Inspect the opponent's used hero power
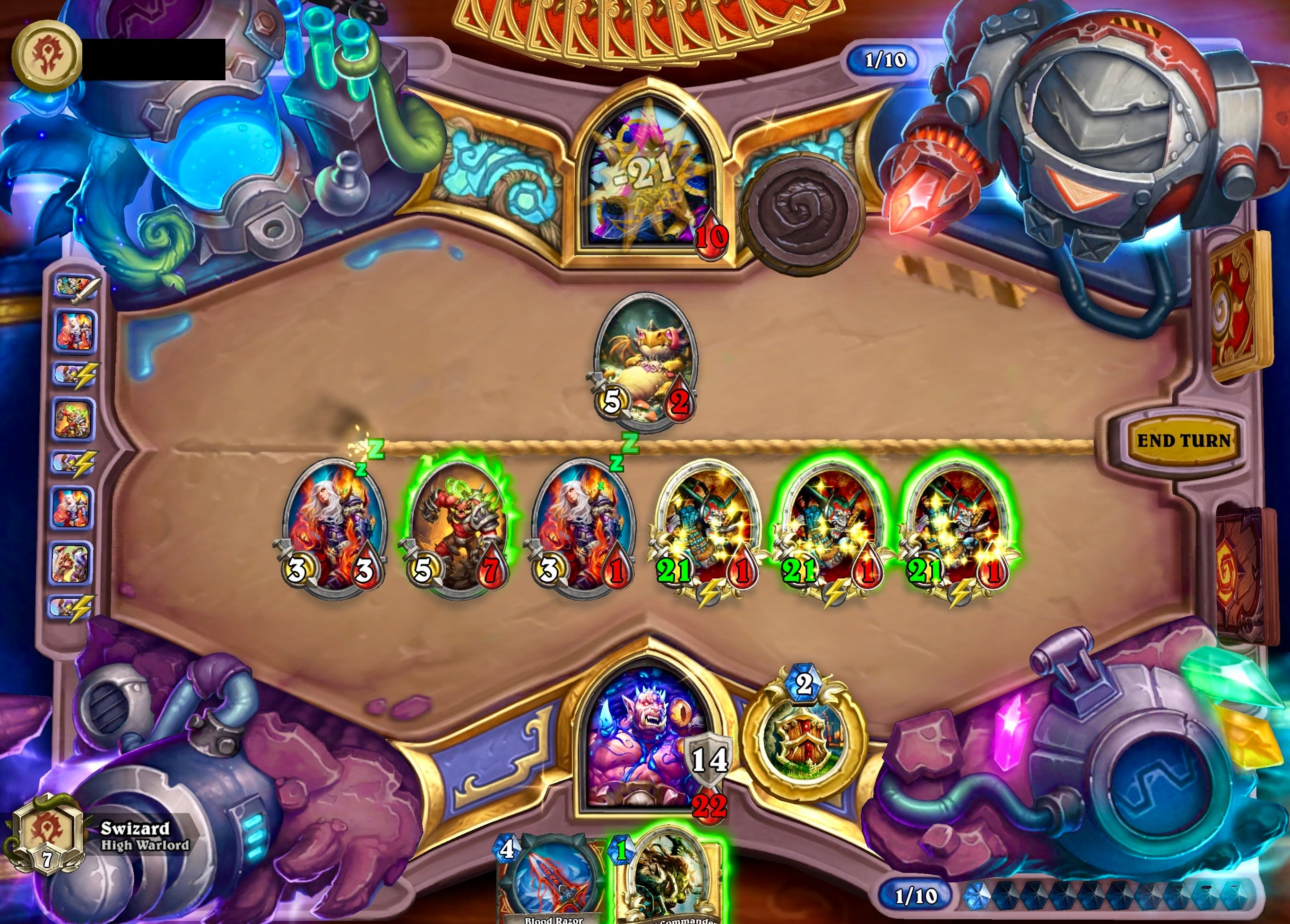Image resolution: width=1290 pixels, height=924 pixels. point(804,213)
